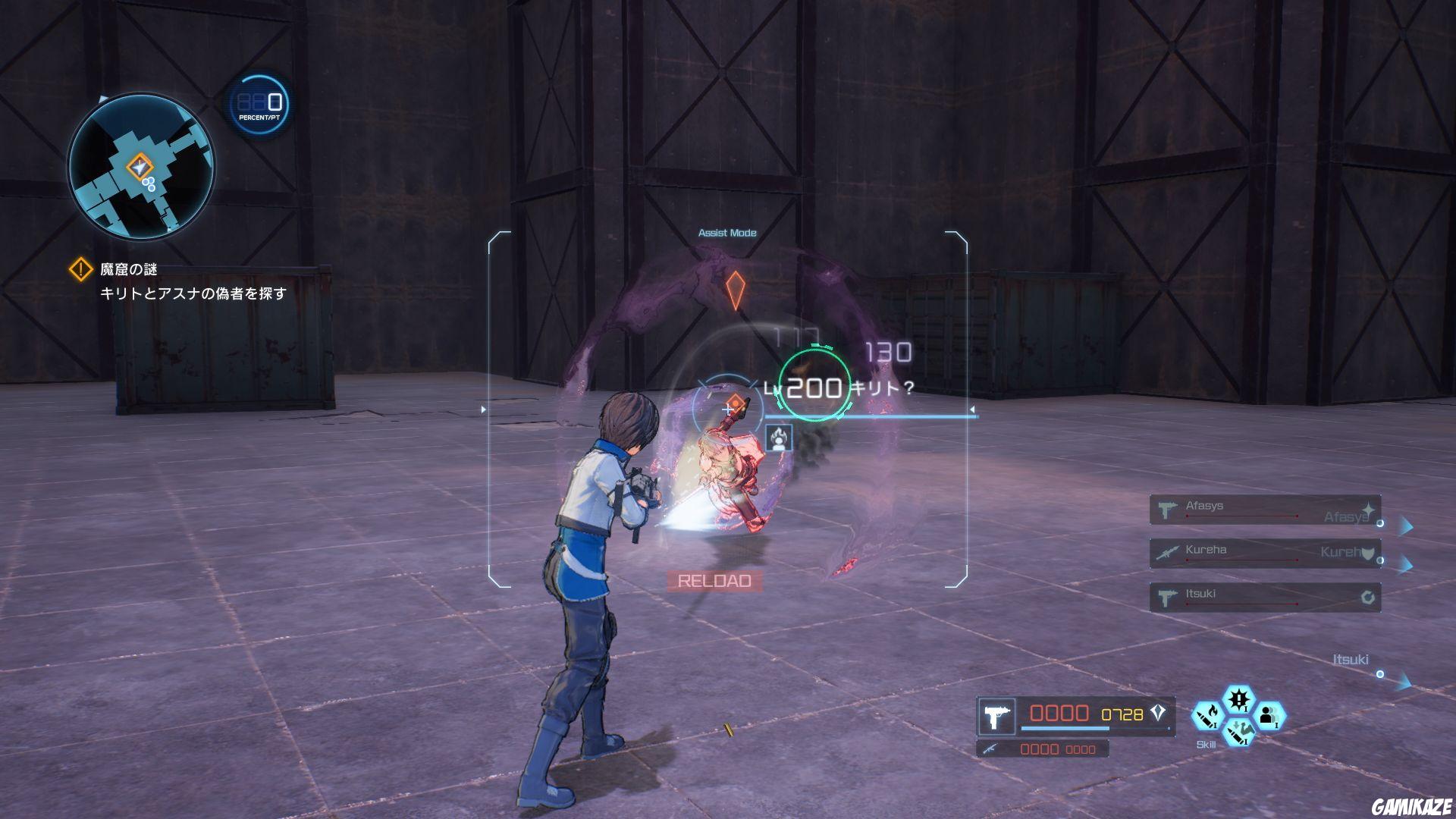The height and width of the screenshot is (819, 1456).
Task: Expand the arrow next to Afasys's bar
Action: click(1405, 525)
